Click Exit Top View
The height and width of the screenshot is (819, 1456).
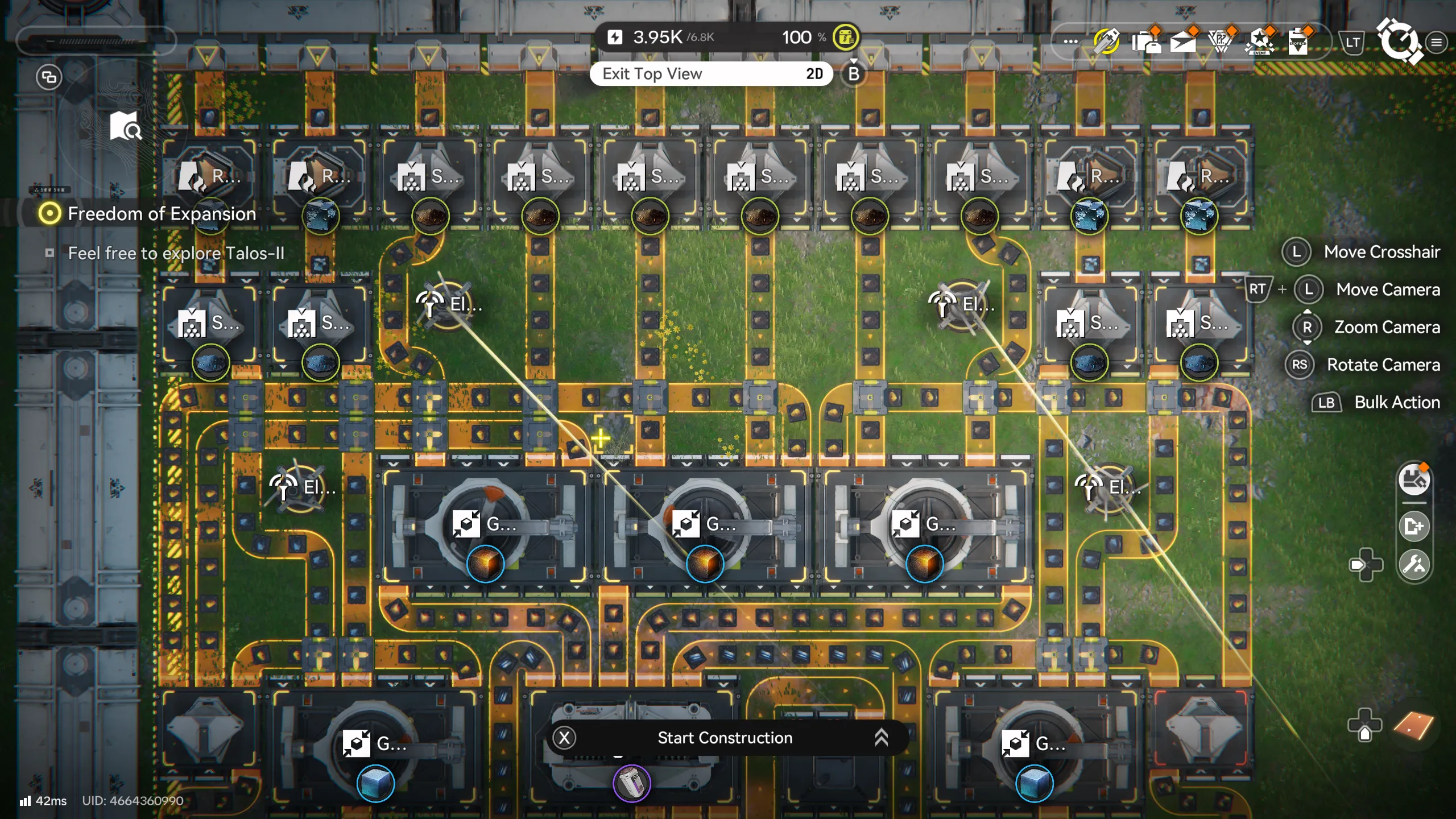(711, 73)
